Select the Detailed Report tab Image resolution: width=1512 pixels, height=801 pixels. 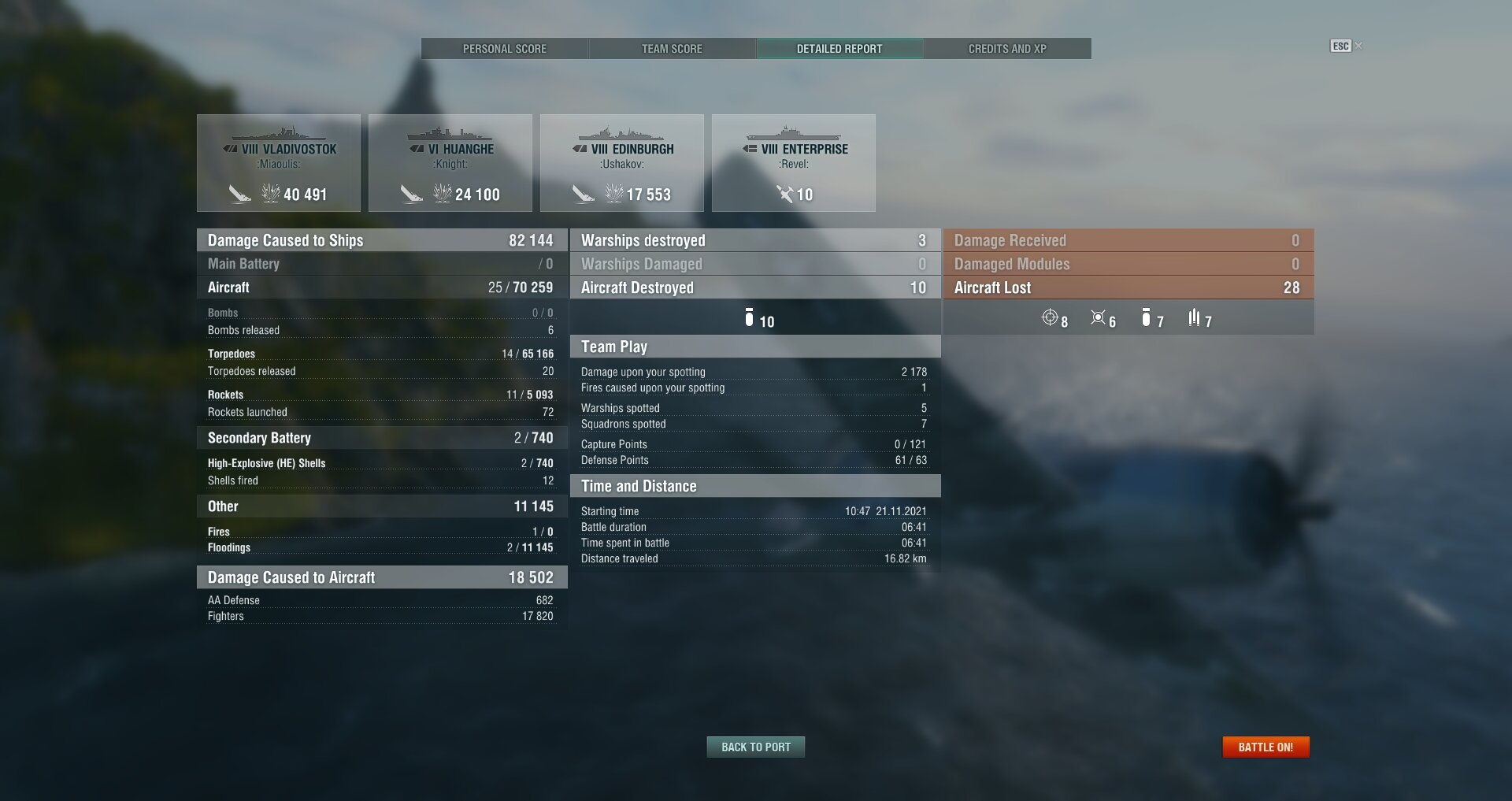pyautogui.click(x=839, y=49)
